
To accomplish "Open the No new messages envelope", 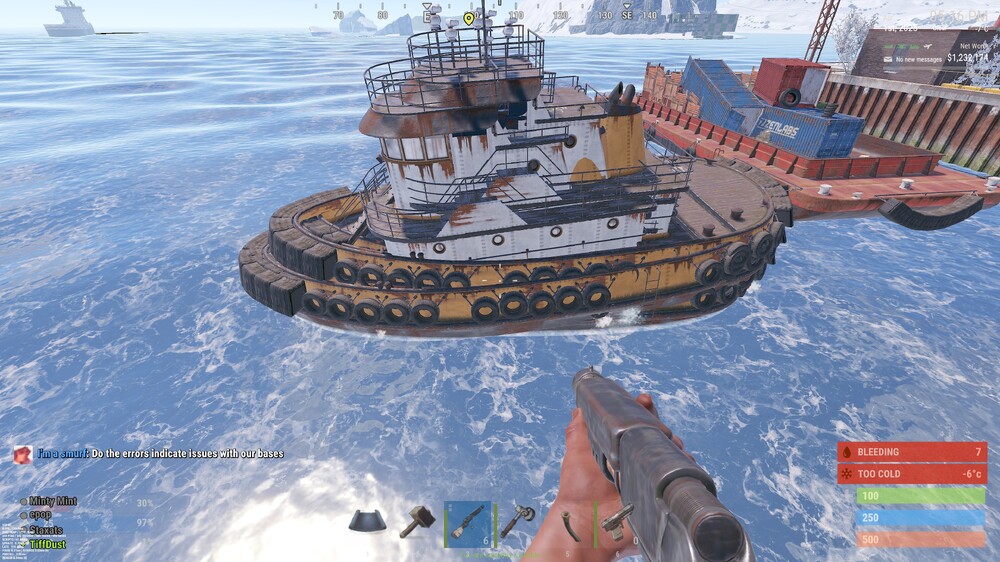I will (x=889, y=59).
